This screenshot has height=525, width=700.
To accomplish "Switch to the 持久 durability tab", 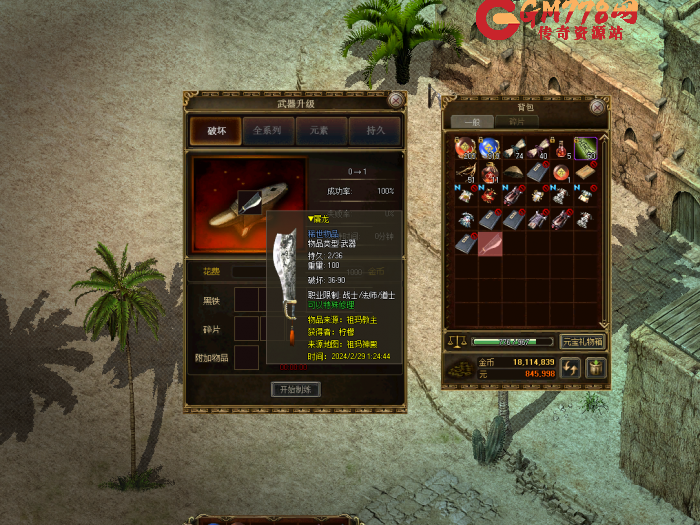I will click(x=375, y=131).
